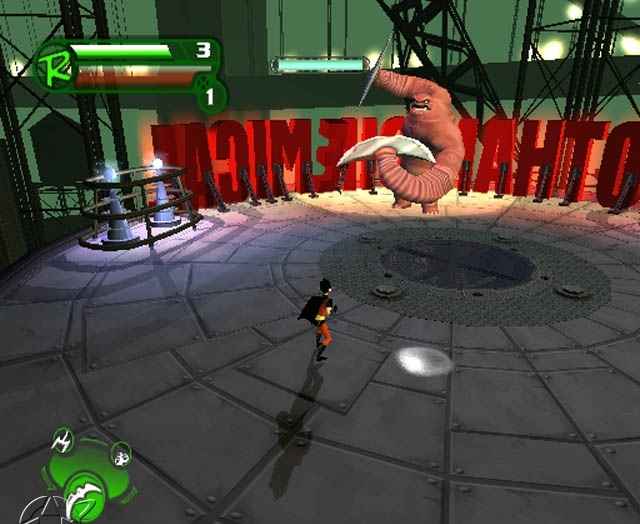Select the round bomb-like gadget icon
The width and height of the screenshot is (640, 524).
click(x=119, y=453)
